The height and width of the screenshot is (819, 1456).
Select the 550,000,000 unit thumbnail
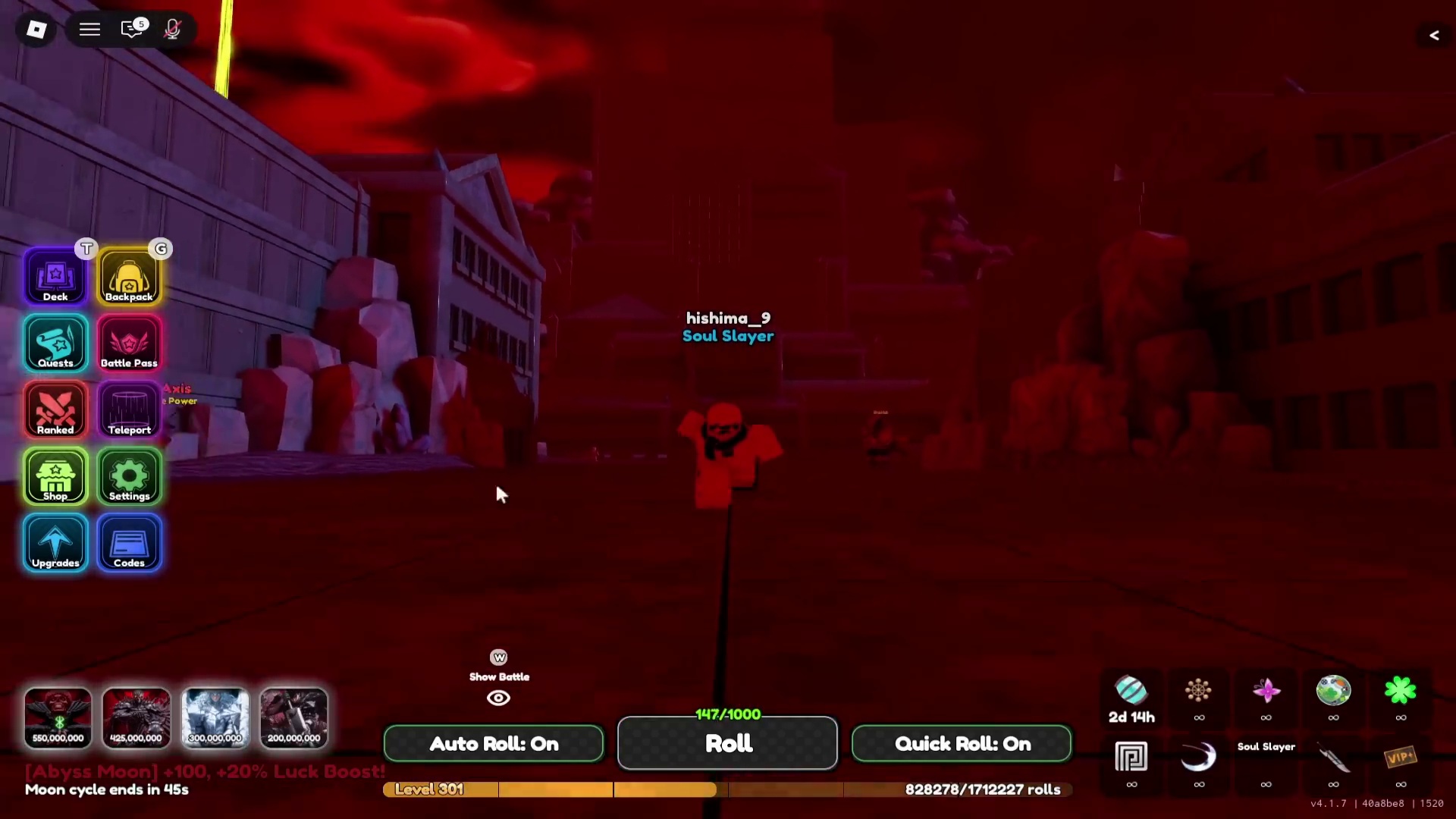coord(58,717)
